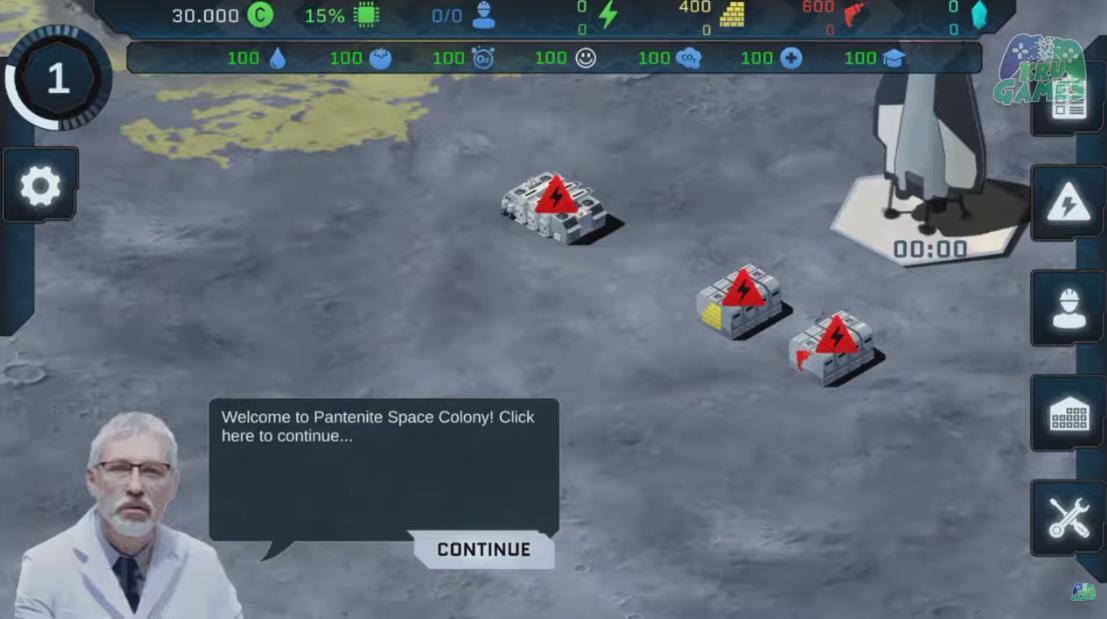1107x619 pixels.
Task: Continue past the welcome dialogue
Action: click(484, 549)
